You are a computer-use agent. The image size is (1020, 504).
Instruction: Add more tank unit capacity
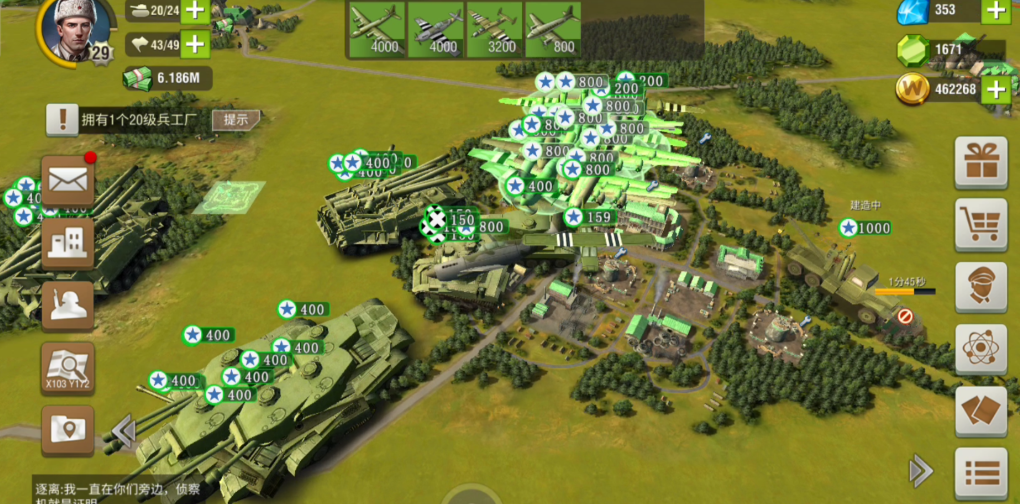[194, 11]
